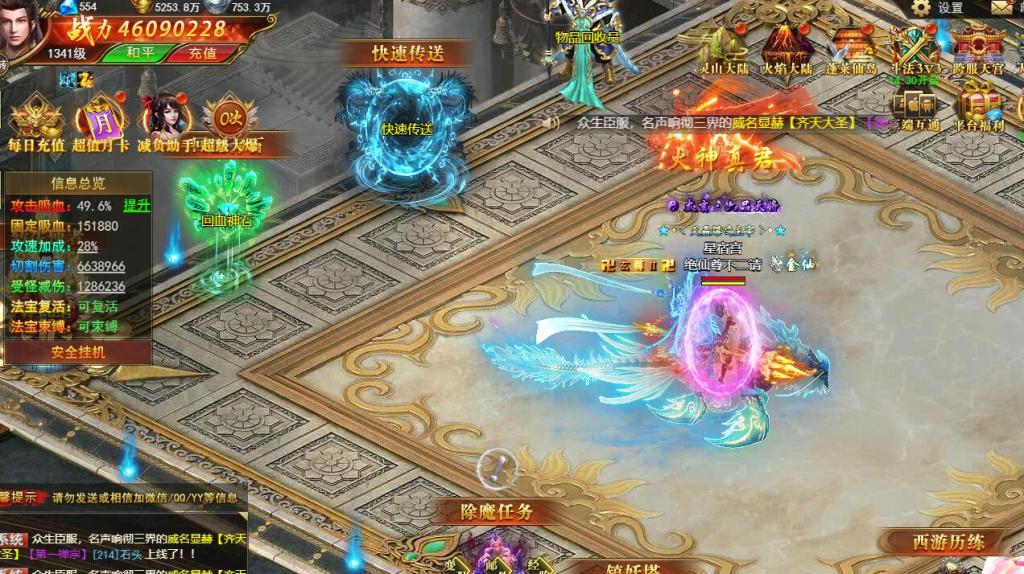The width and height of the screenshot is (1024, 574).
Task: Activate the 安全挂机 auto-battle button
Action: [78, 352]
